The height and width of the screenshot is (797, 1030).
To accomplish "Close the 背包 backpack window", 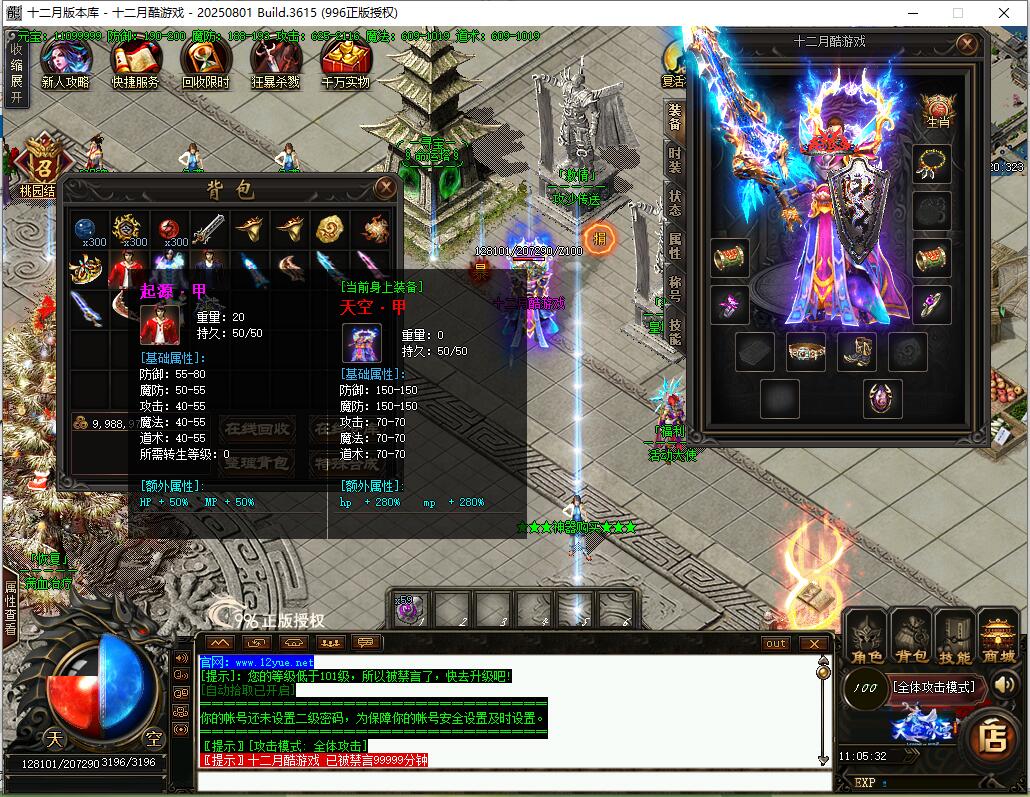I will pos(385,187).
